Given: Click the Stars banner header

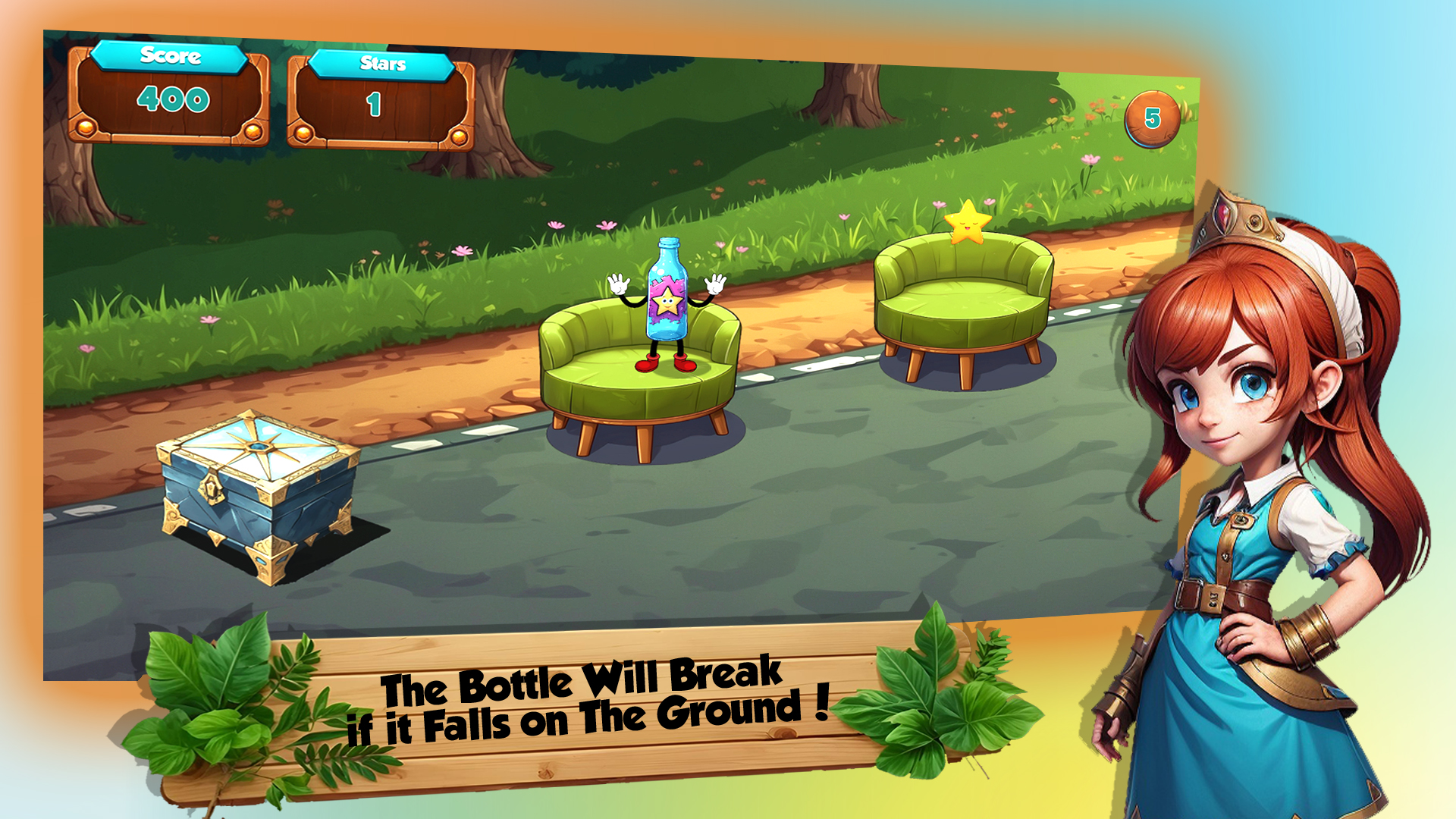Looking at the screenshot, I should click(383, 64).
